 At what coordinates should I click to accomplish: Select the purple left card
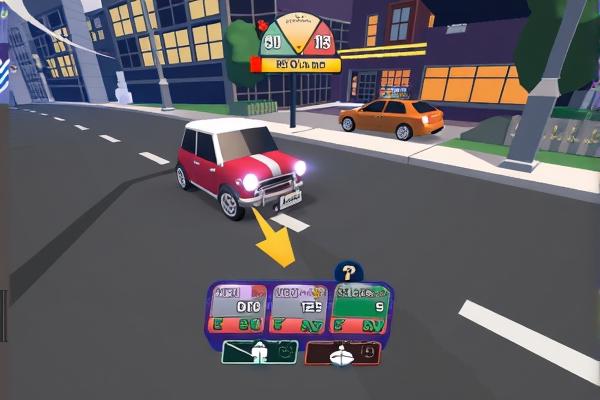[239, 309]
